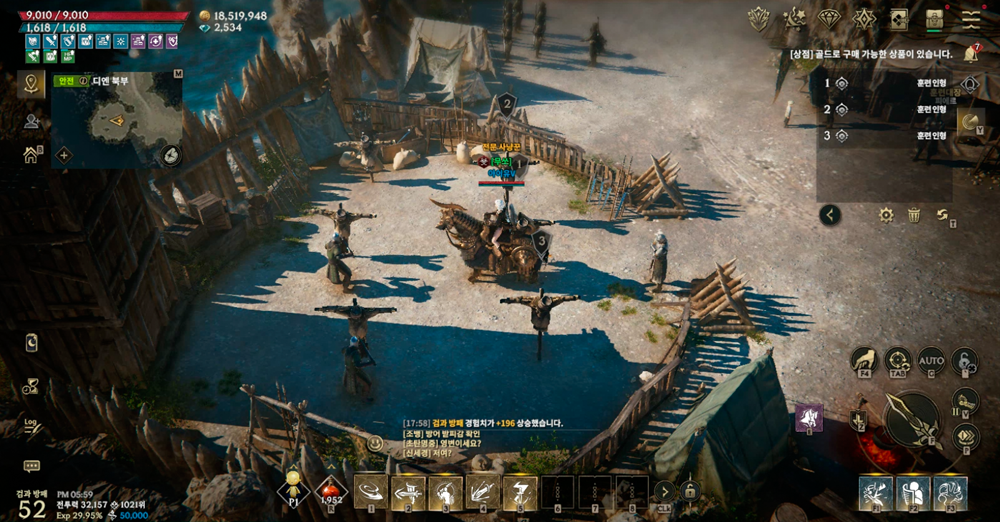Screen dimensions: 1000x522
Task: Click the plus button on the minimap
Action: pos(64,155)
